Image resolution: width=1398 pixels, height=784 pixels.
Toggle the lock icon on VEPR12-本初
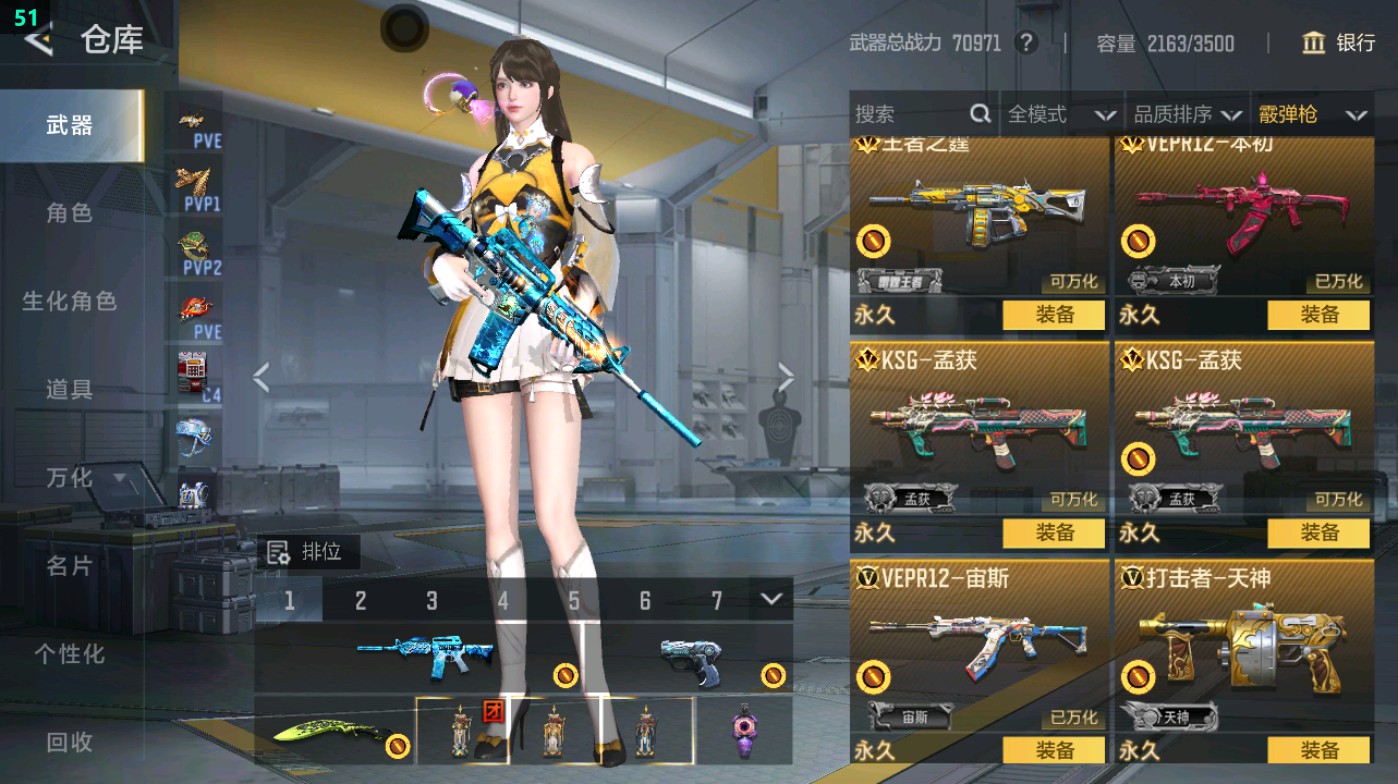[x=1138, y=242]
